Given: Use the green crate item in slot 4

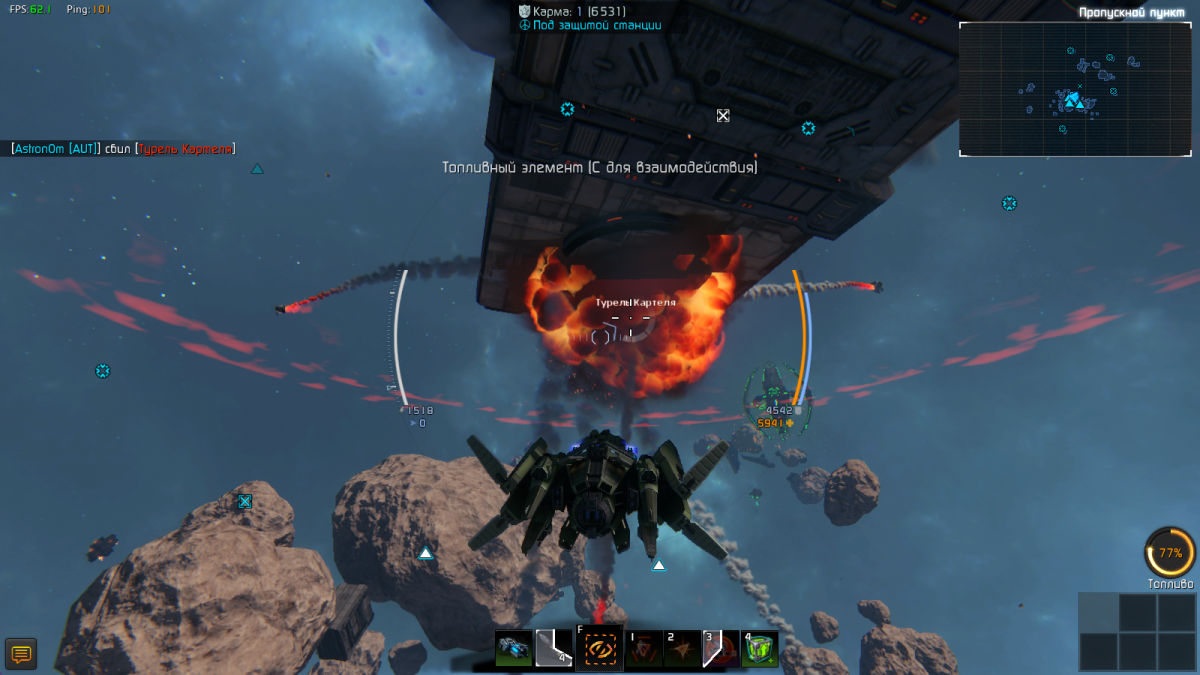Looking at the screenshot, I should 759,648.
